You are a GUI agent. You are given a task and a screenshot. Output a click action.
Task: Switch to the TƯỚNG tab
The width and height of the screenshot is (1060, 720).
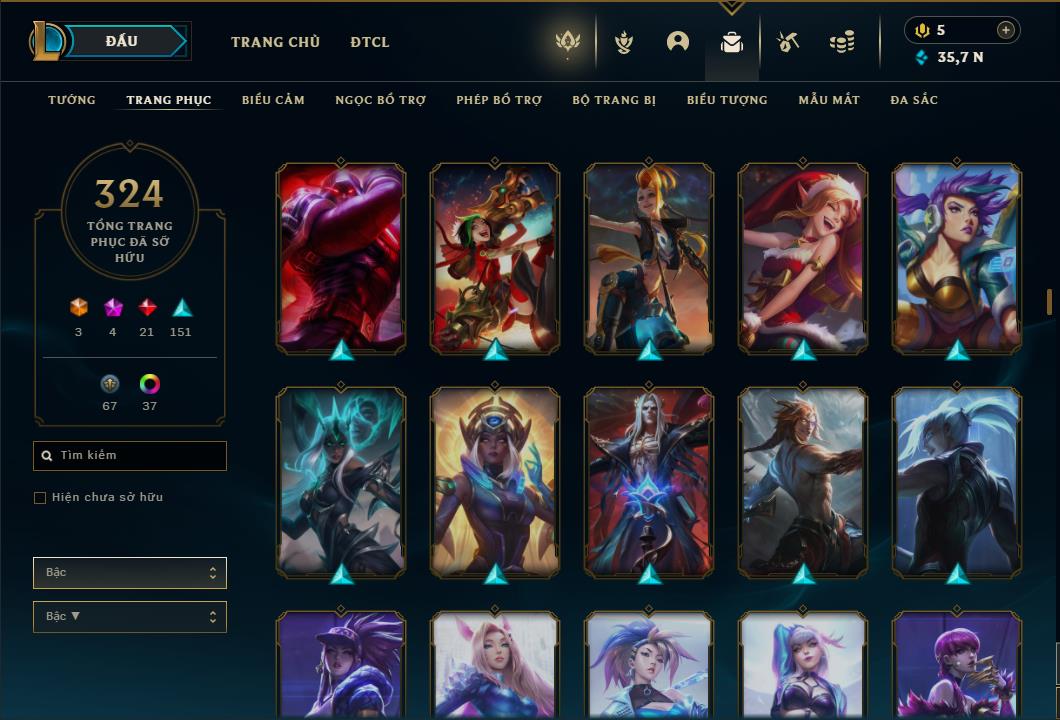click(72, 100)
